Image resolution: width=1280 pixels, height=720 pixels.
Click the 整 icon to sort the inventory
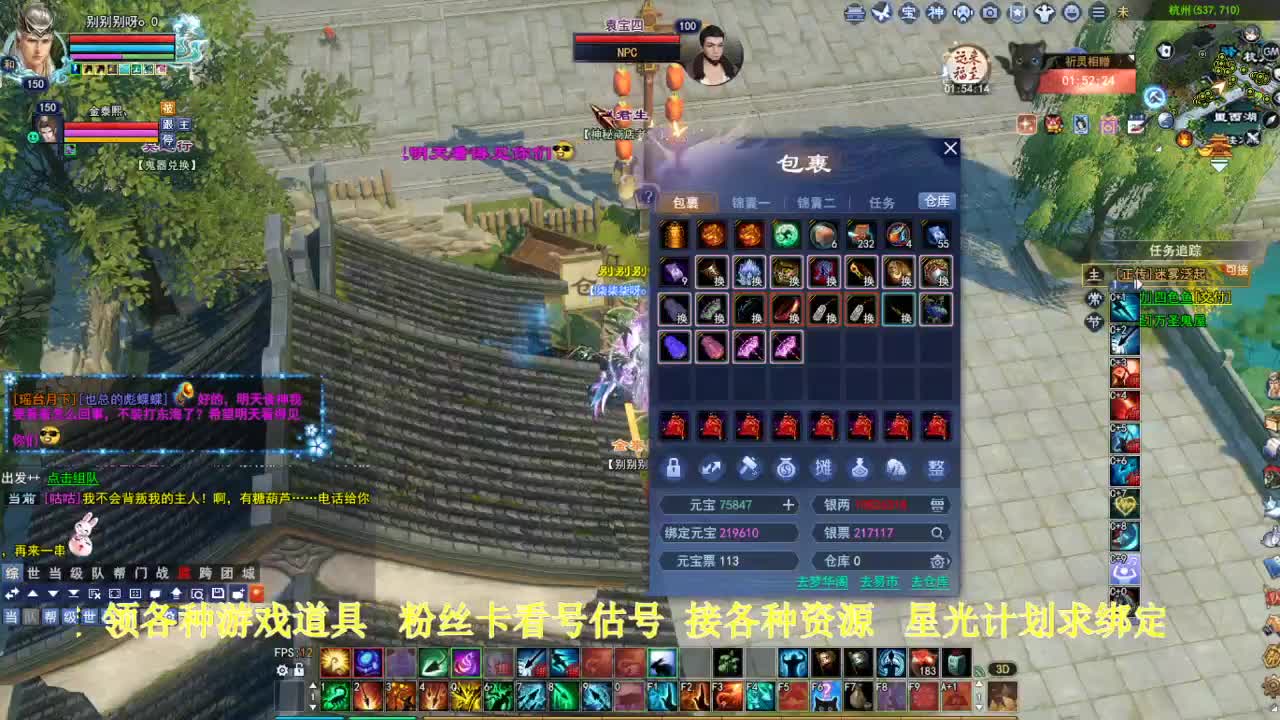935,469
